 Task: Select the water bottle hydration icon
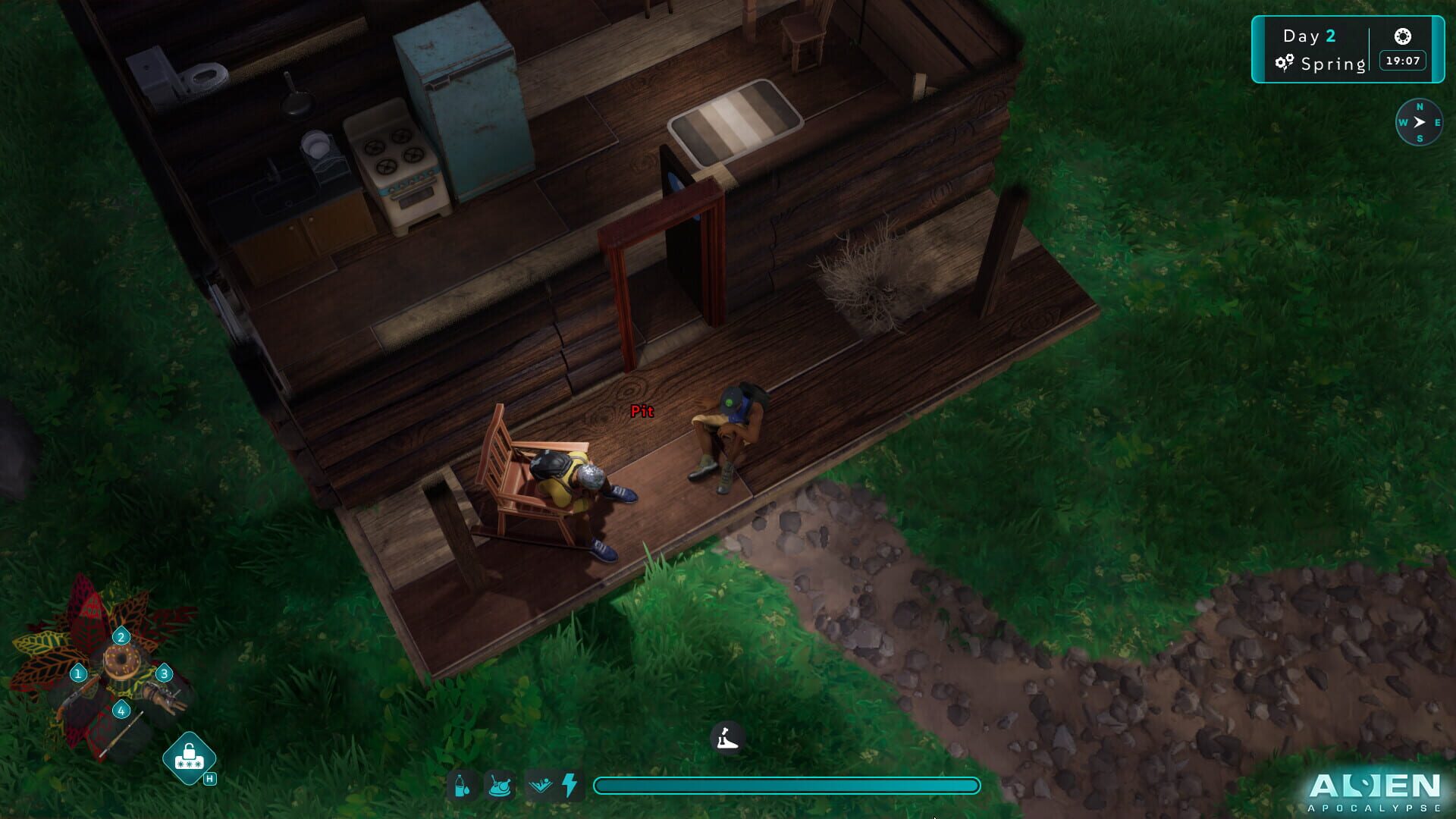tap(463, 786)
